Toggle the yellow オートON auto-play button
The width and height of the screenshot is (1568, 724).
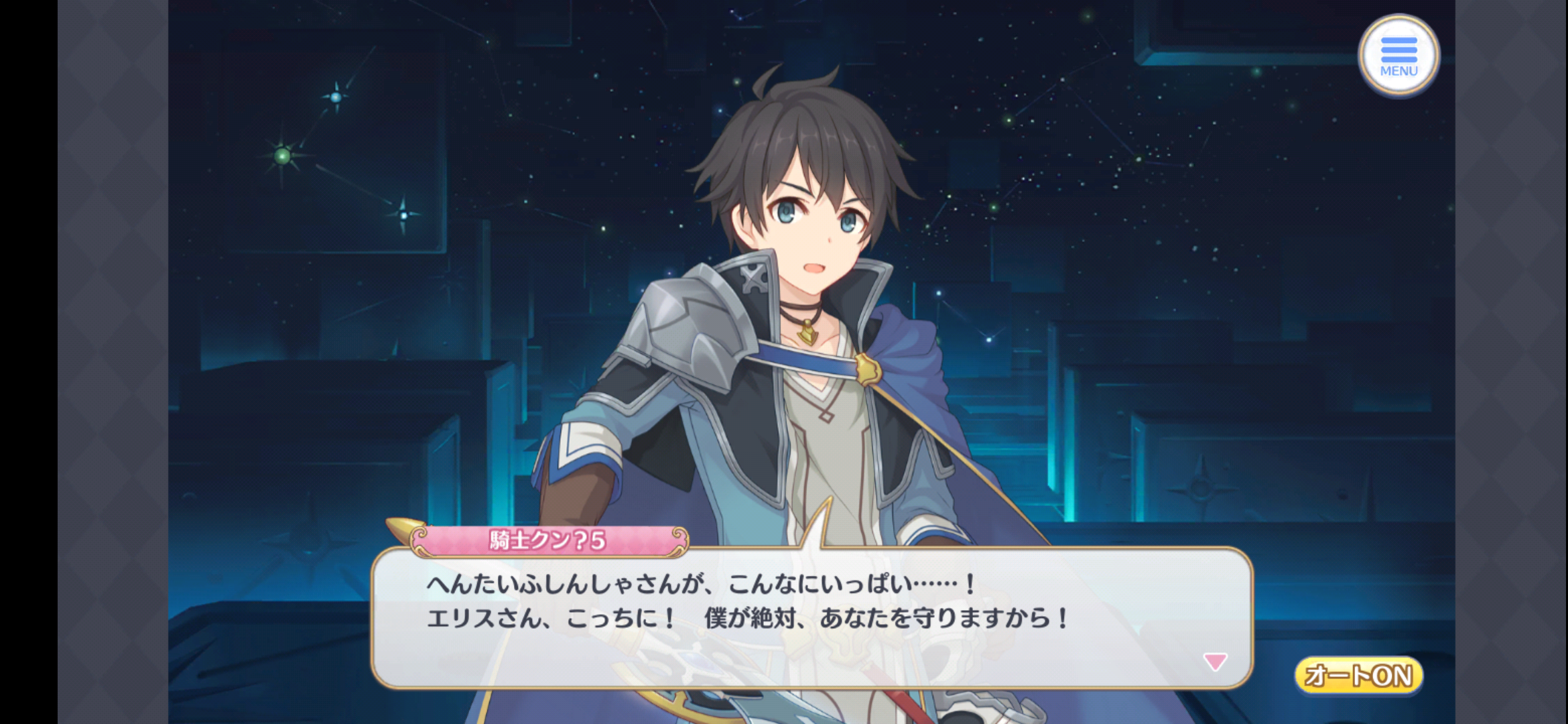(1358, 675)
